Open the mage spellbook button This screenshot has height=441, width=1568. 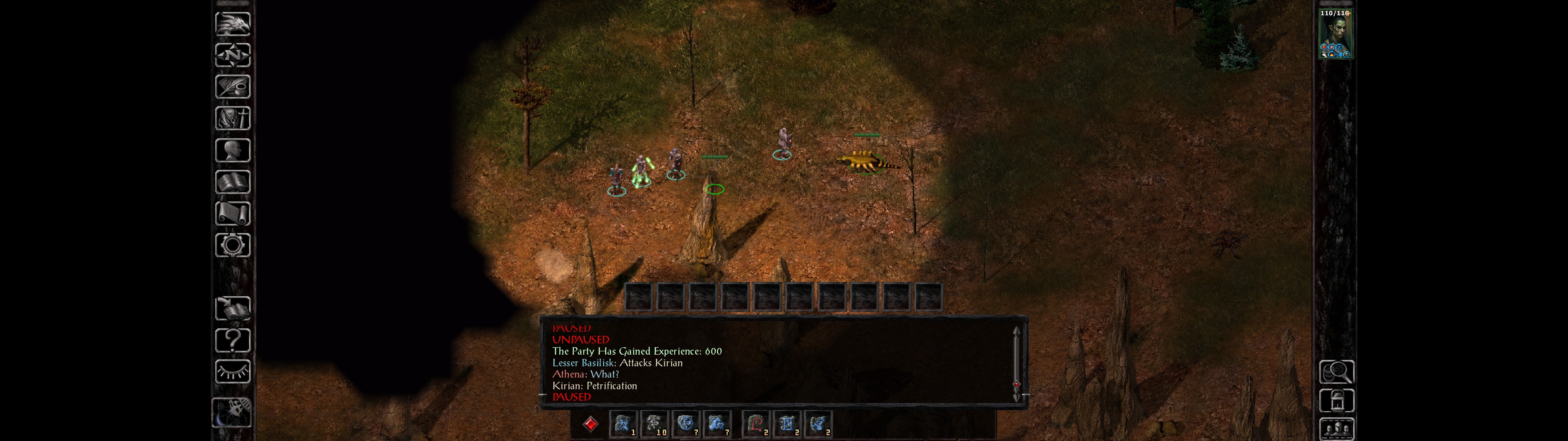point(232,182)
